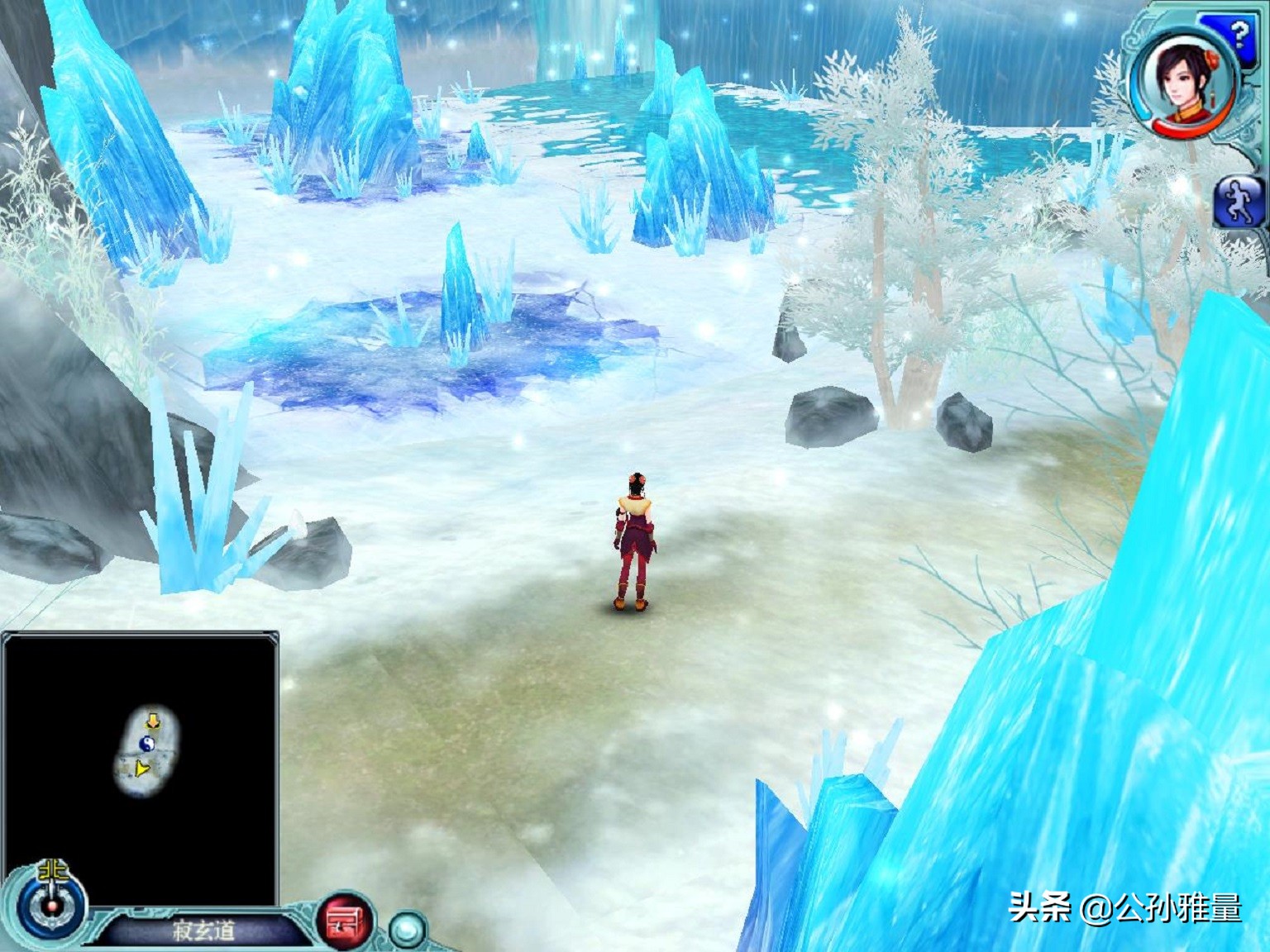Click the small cyan orb button
Screen dimensions: 1270x952
click(x=406, y=929)
